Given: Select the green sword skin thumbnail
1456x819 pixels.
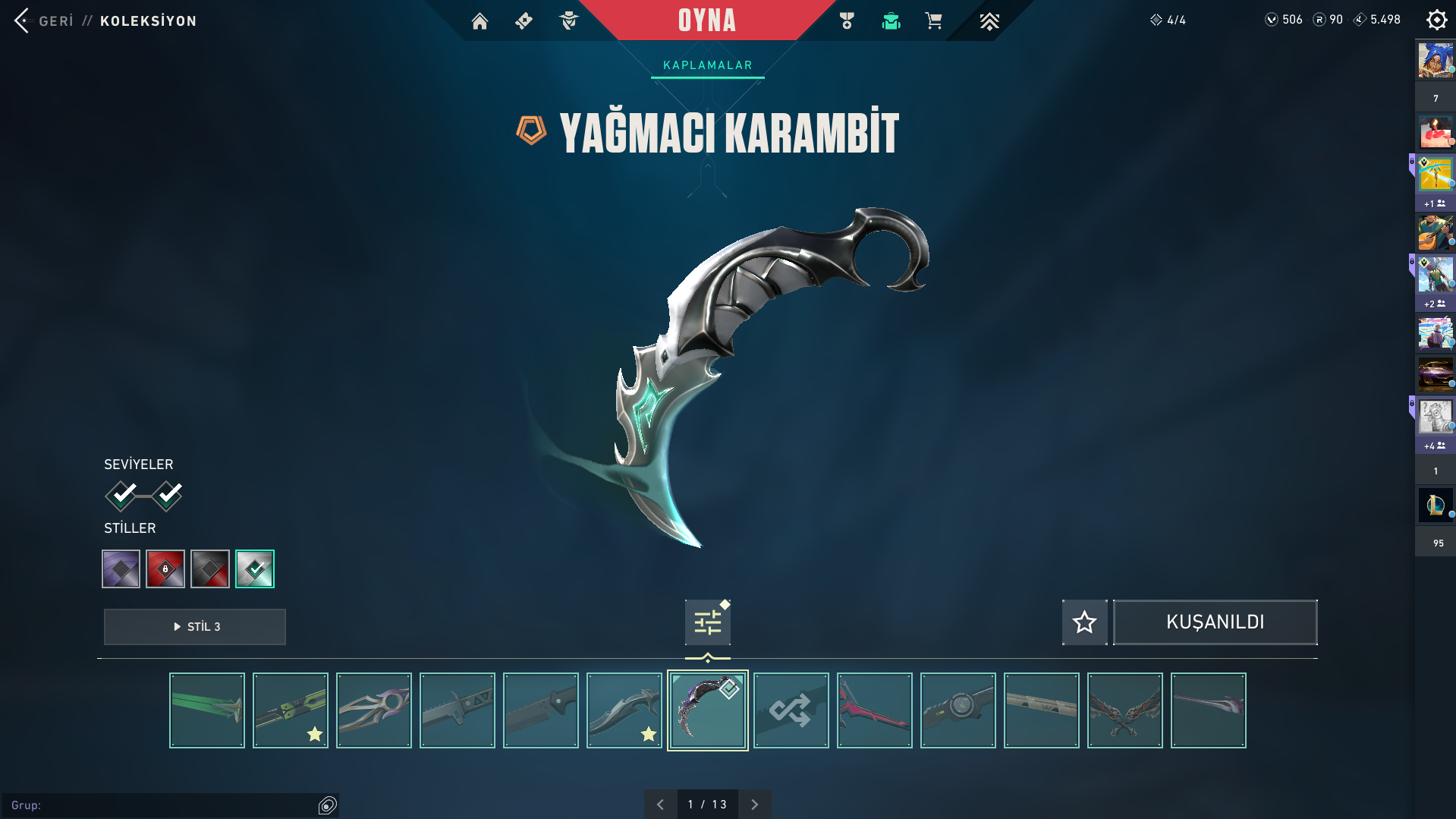Looking at the screenshot, I should click(207, 710).
